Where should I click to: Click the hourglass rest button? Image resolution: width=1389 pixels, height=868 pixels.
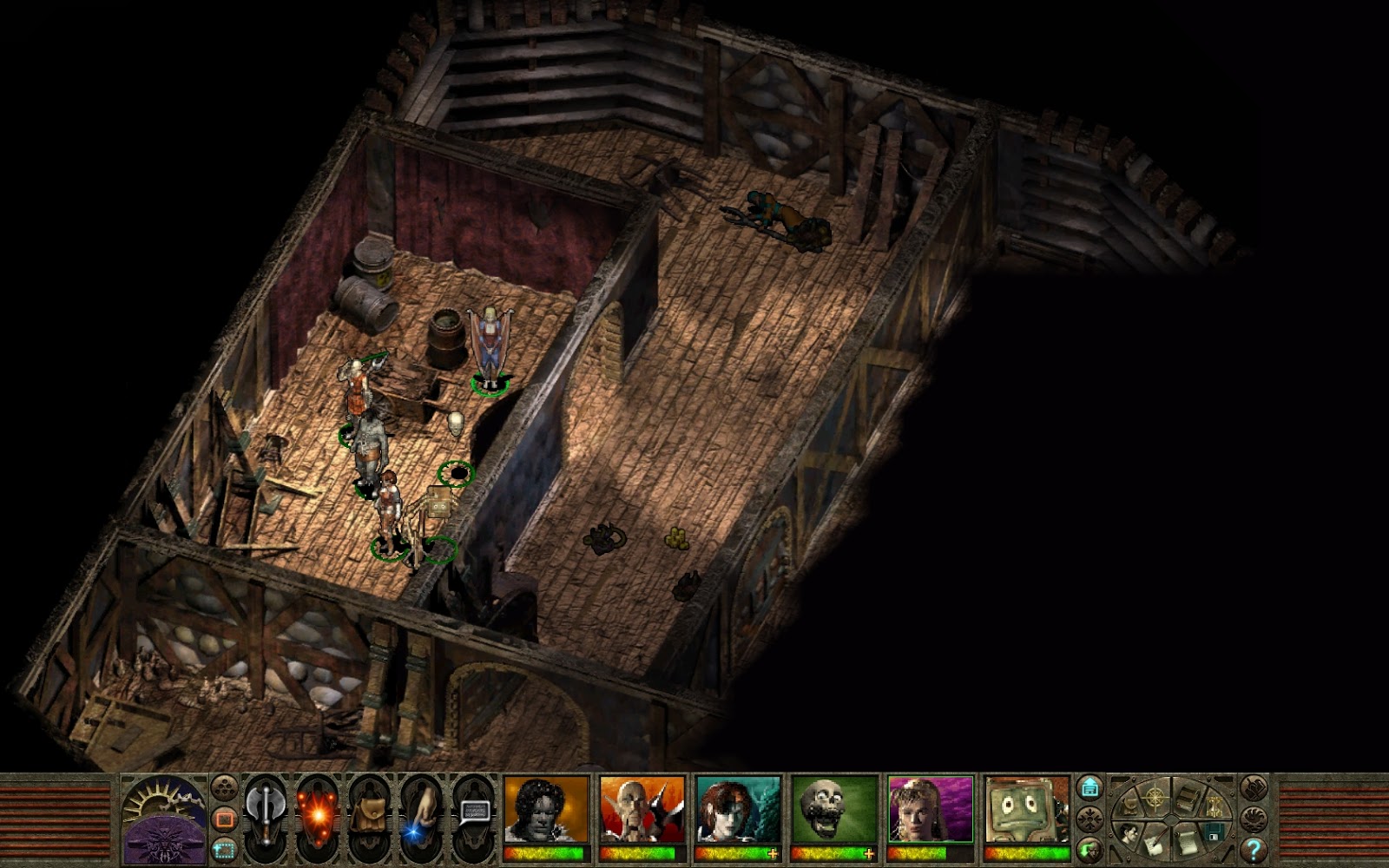[x=1217, y=806]
